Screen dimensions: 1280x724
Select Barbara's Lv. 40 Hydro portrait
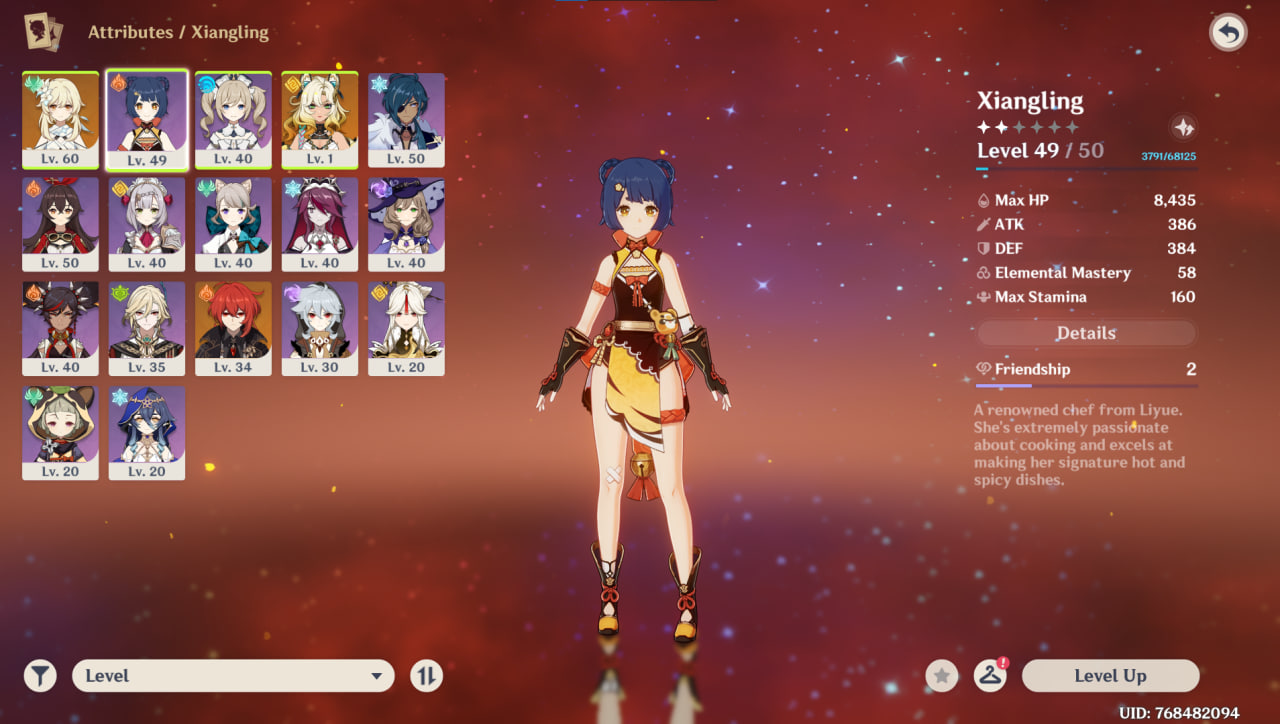coord(233,118)
